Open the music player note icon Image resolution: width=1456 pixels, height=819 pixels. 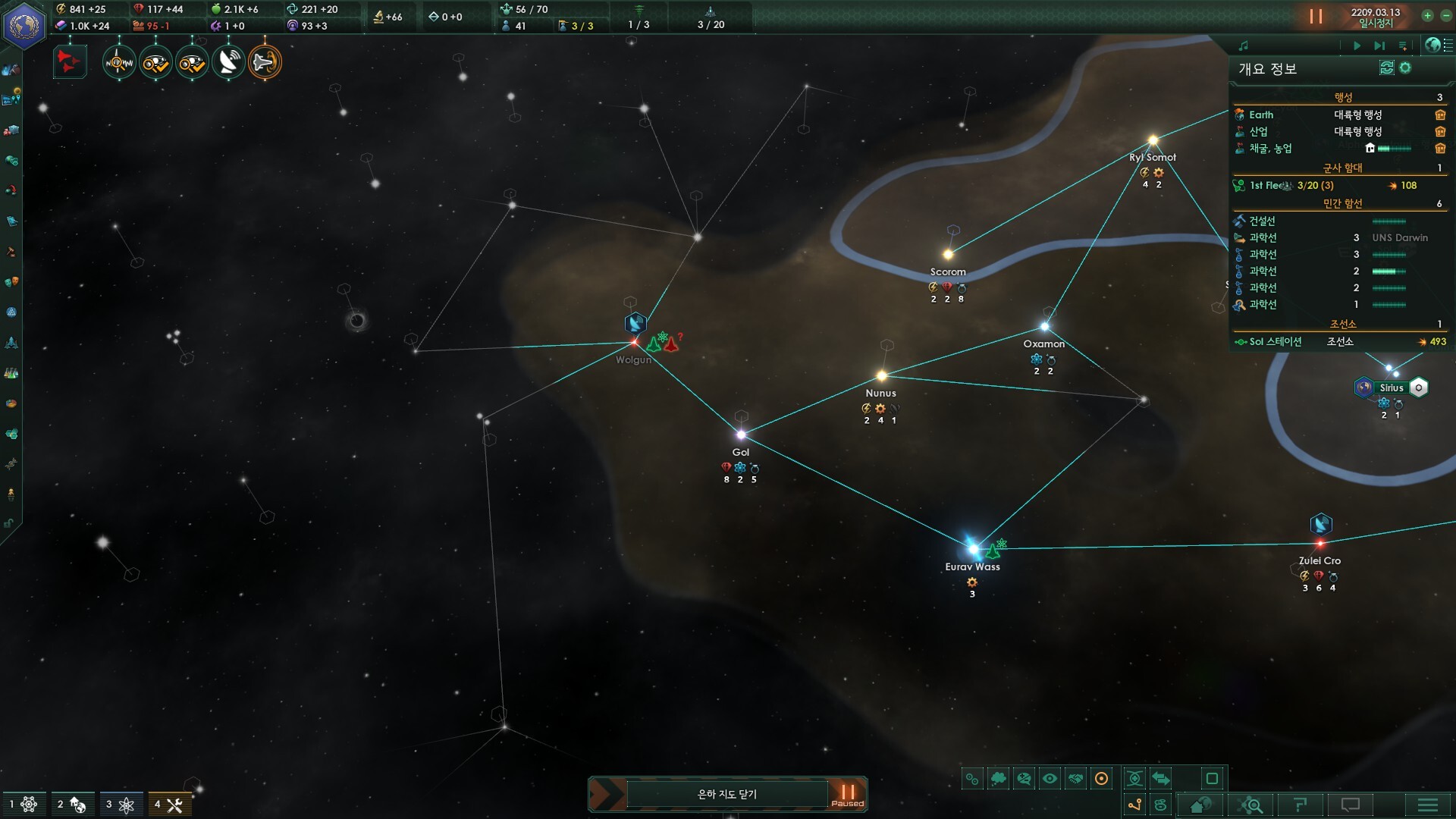(1244, 45)
